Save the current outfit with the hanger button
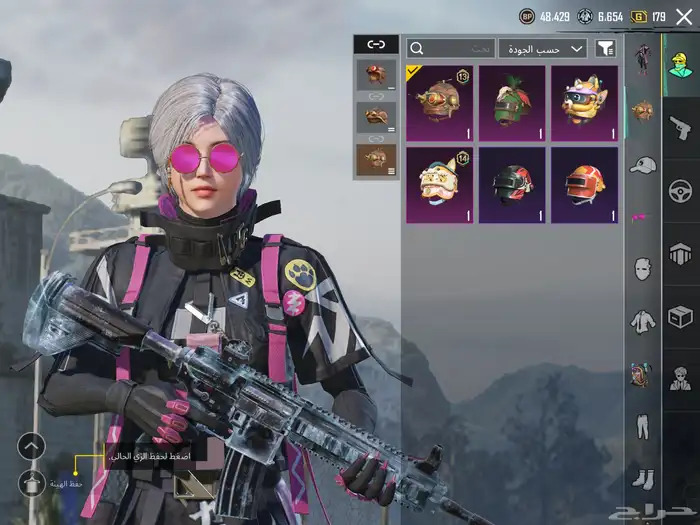Screen dimensions: 700x525 pos(32,484)
